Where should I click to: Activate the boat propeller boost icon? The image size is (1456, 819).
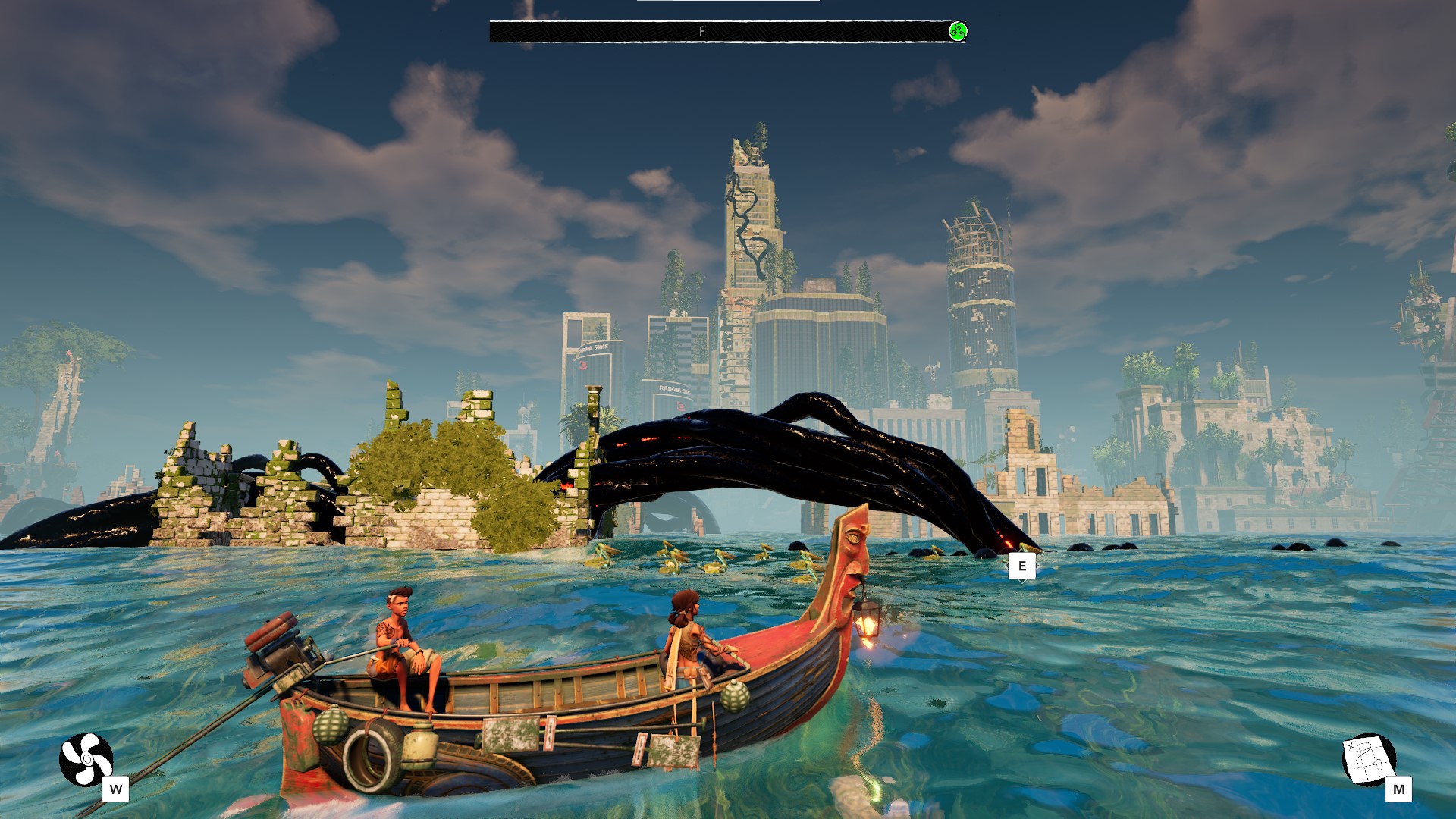tap(86, 759)
